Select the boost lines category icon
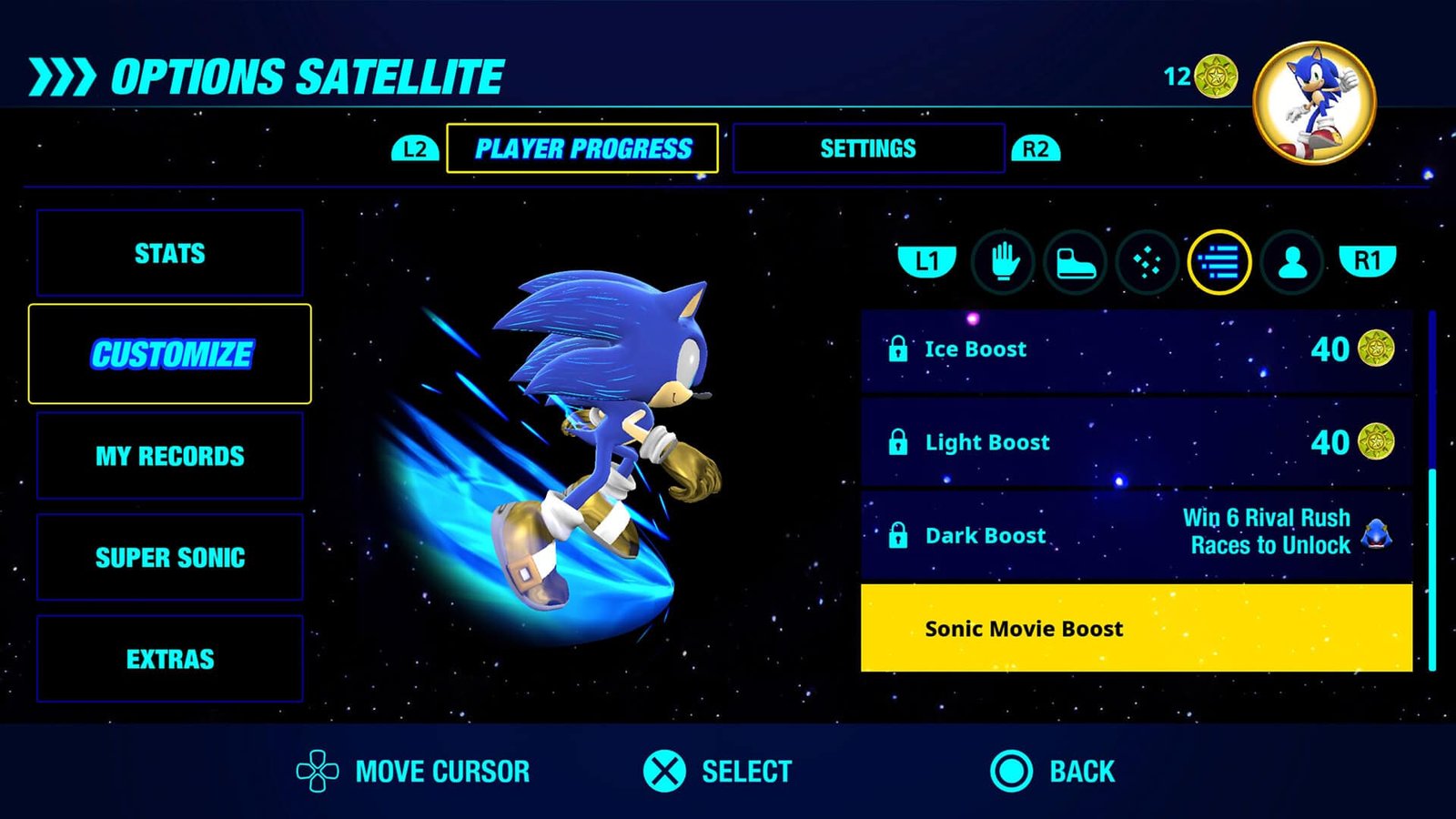The height and width of the screenshot is (819, 1456). click(1219, 263)
